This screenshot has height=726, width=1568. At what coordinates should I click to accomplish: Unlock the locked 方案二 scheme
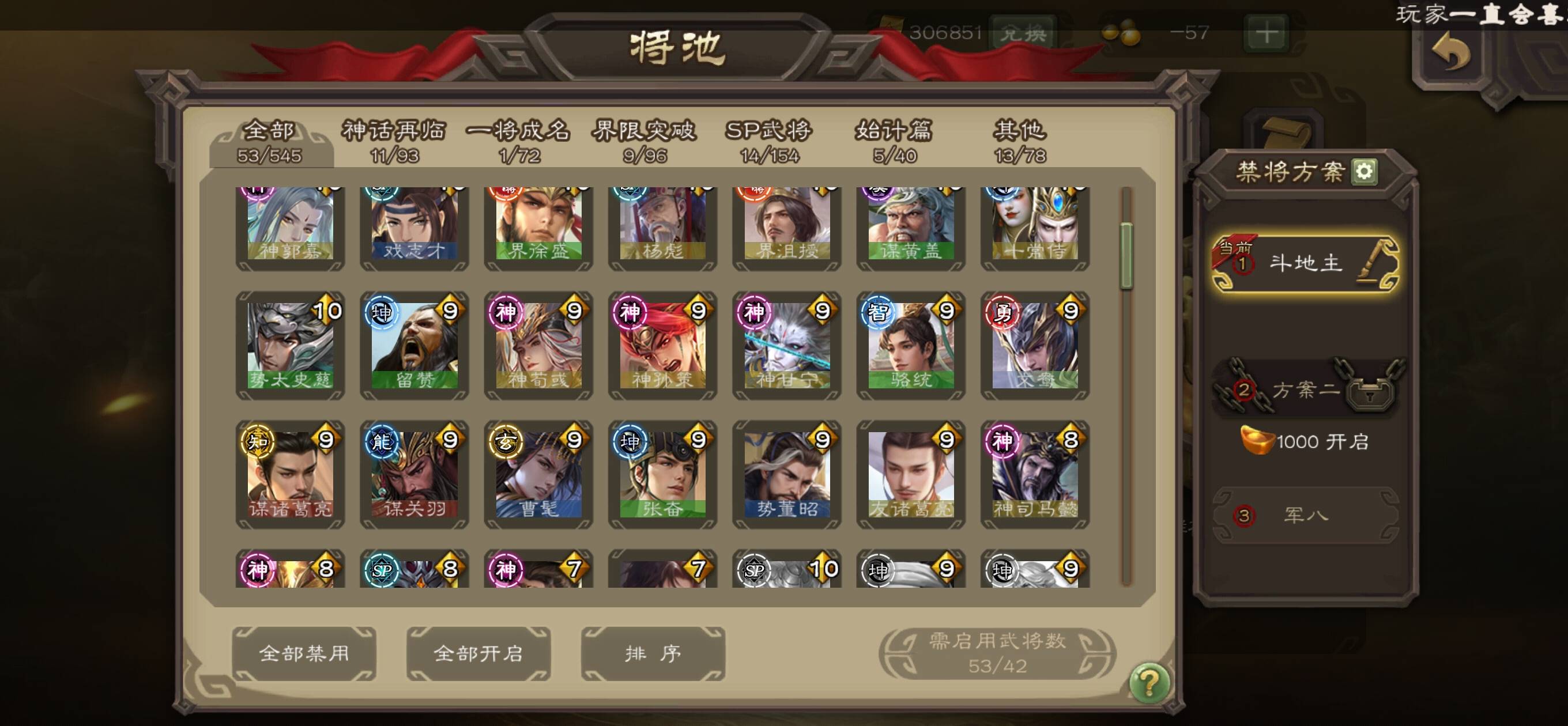[x=1305, y=390]
